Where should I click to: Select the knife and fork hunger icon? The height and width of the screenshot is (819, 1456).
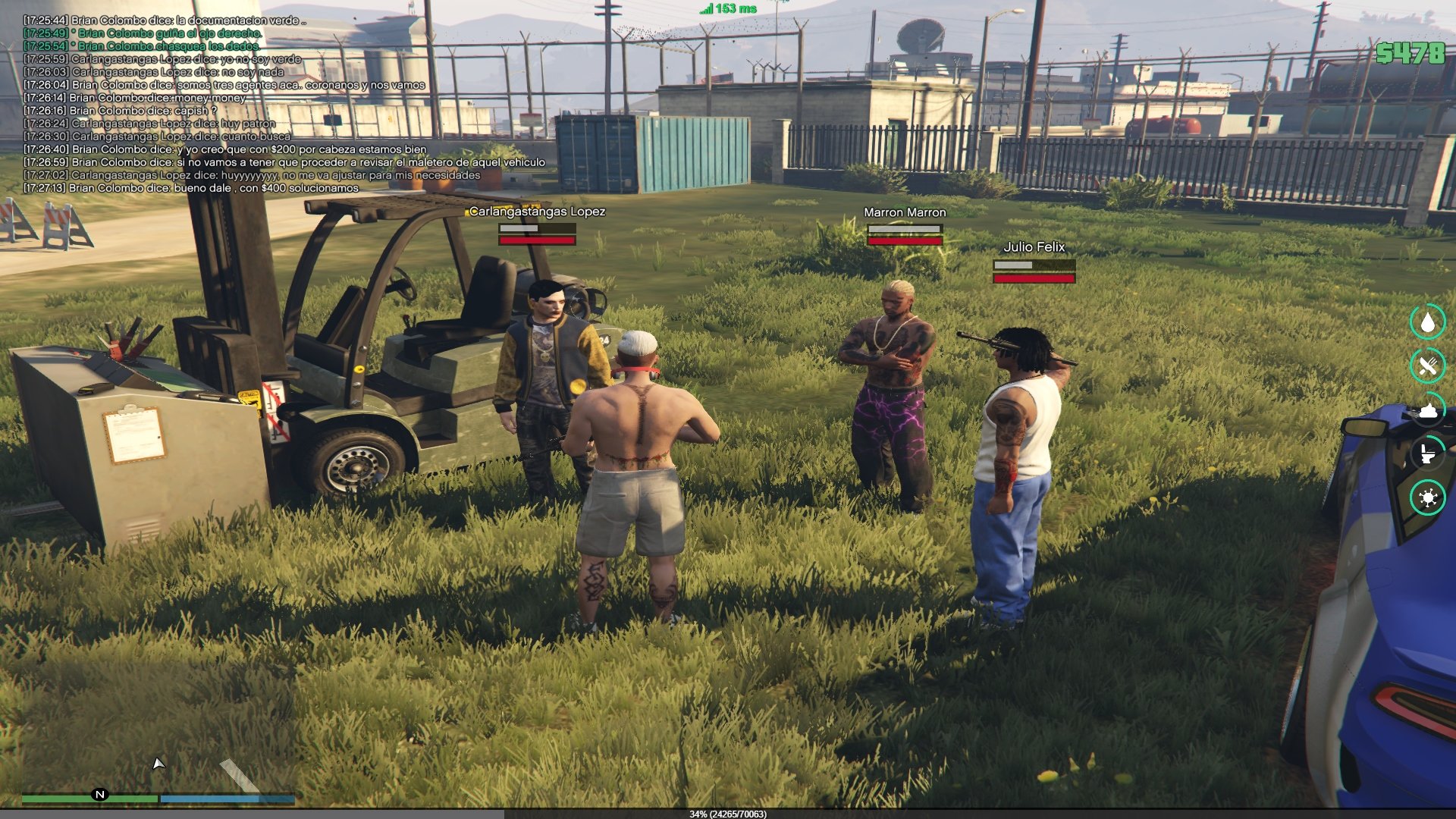pos(1428,366)
